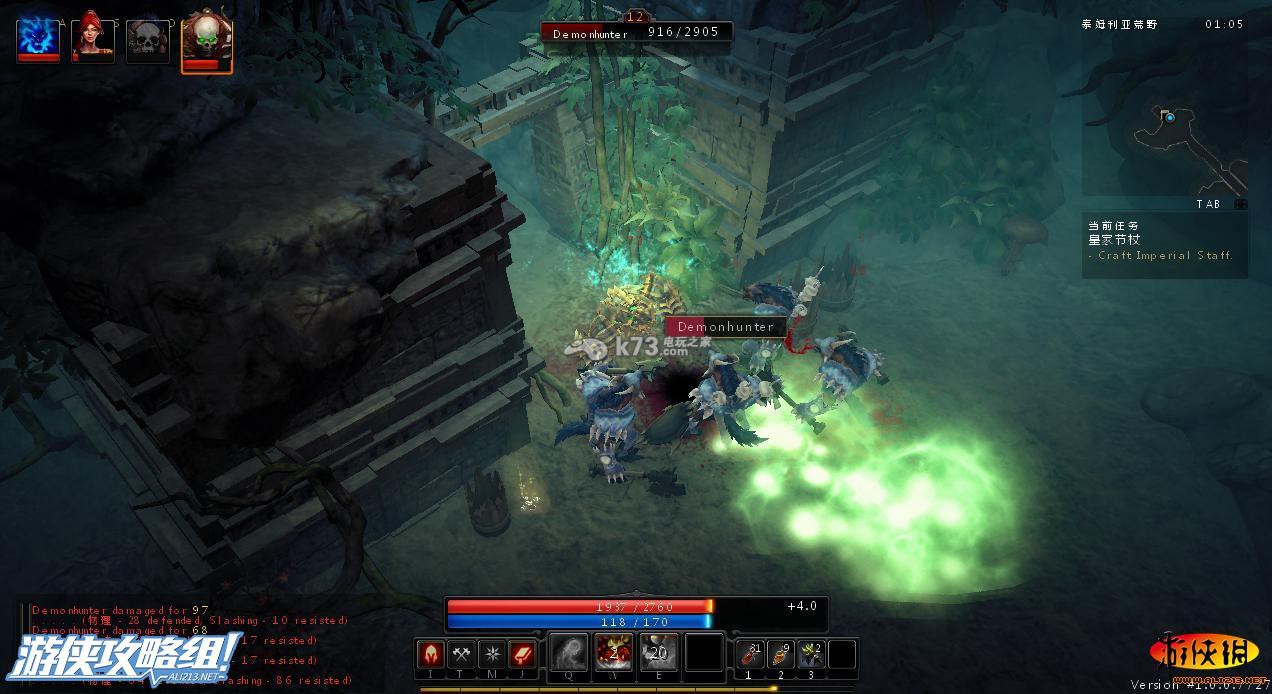Viewport: 1272px width, 694px height.
Task: Activate the gray swirl Q ability
Action: point(569,653)
